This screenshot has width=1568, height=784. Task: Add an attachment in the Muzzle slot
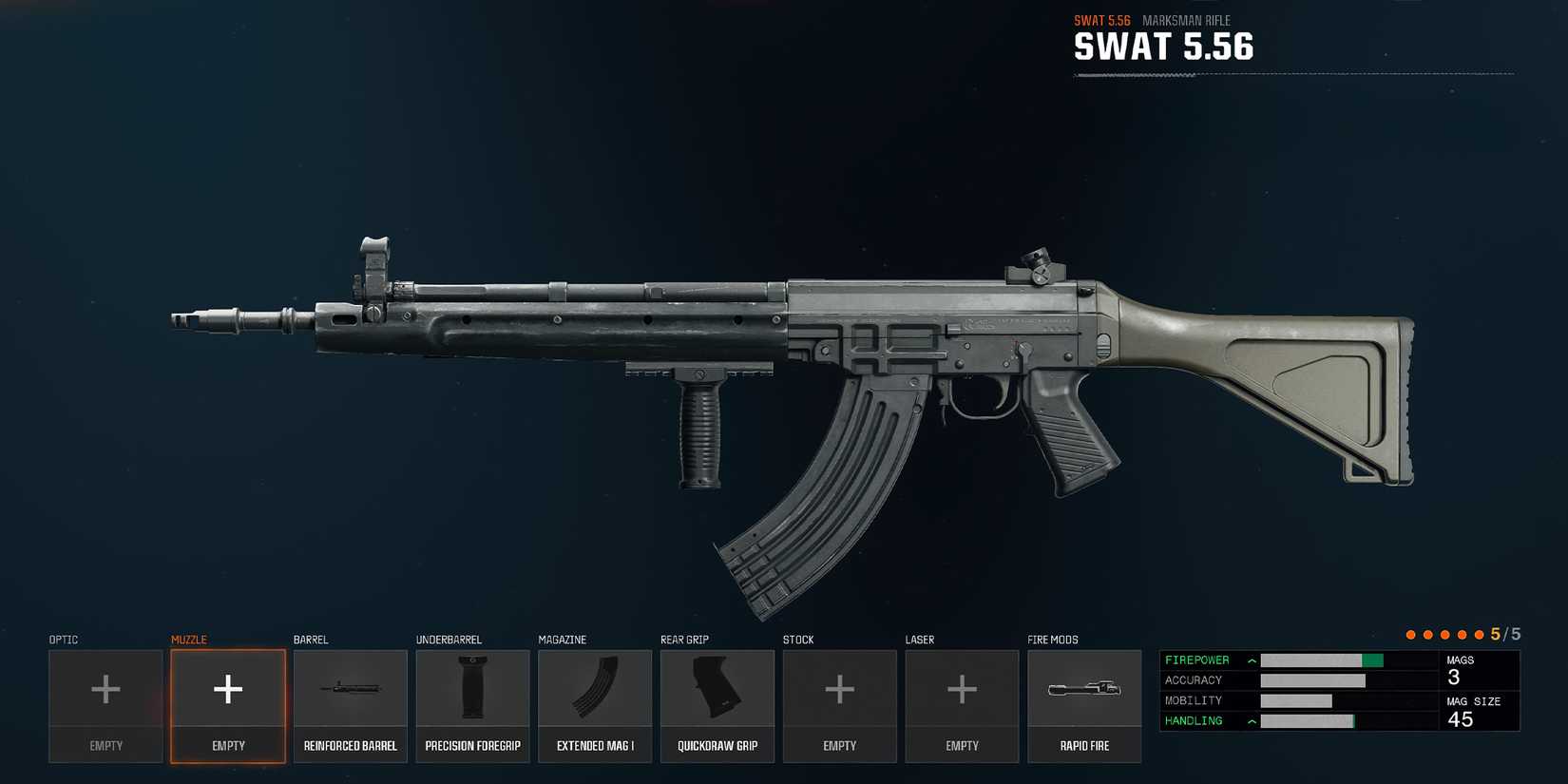coord(227,689)
